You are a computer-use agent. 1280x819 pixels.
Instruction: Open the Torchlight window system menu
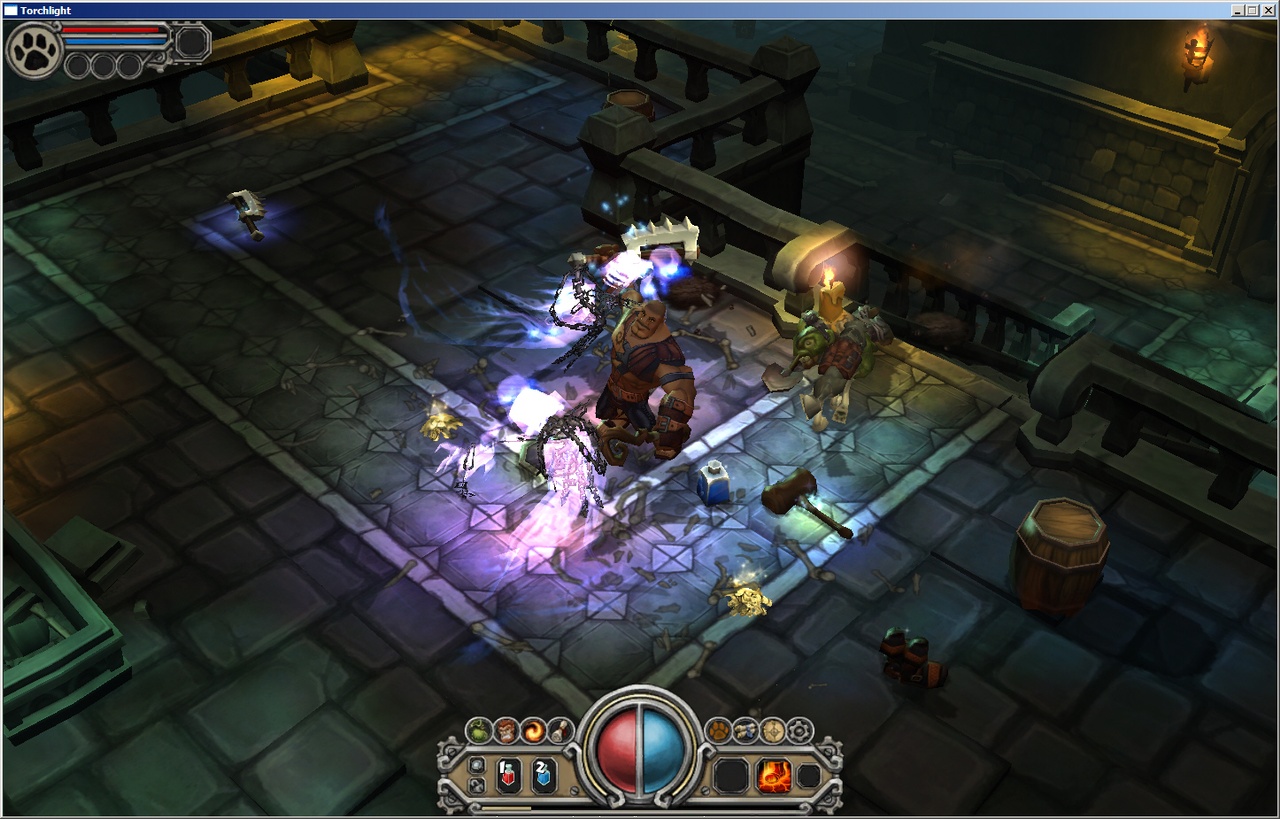[8, 9]
